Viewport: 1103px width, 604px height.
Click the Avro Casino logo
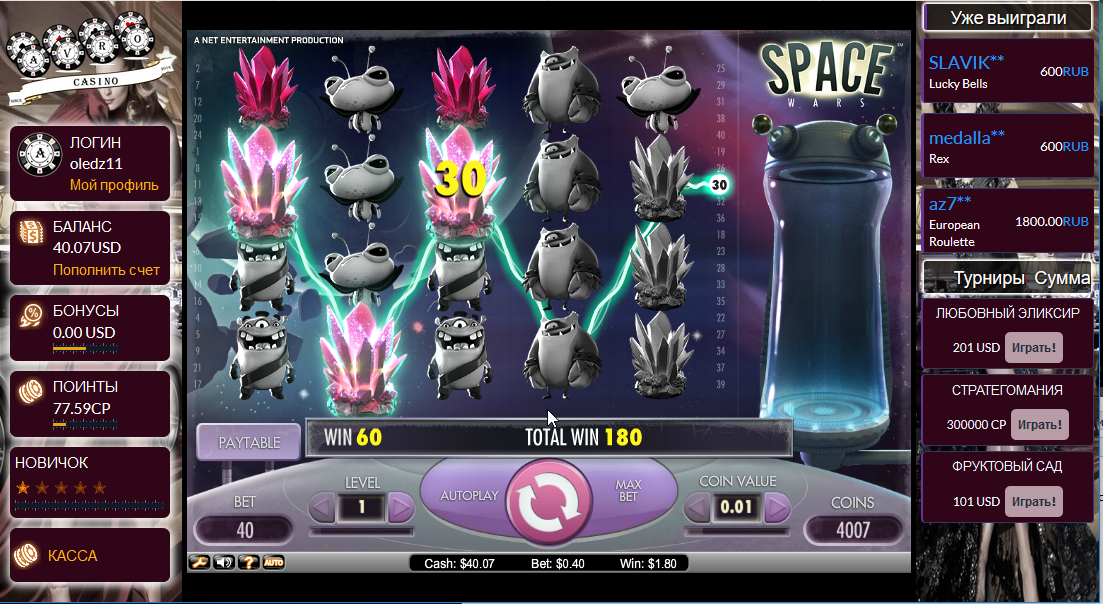[91, 60]
